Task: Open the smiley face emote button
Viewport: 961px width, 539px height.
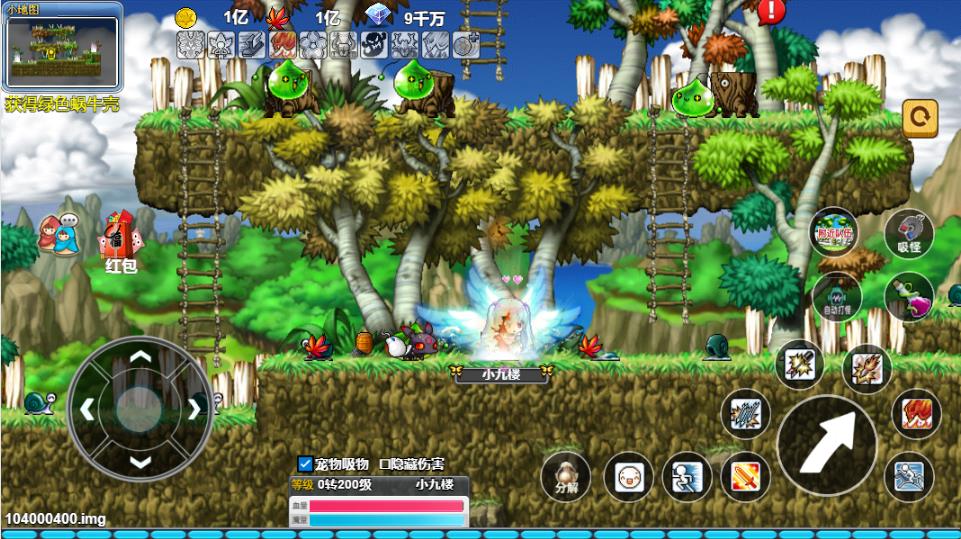Action: click(628, 476)
